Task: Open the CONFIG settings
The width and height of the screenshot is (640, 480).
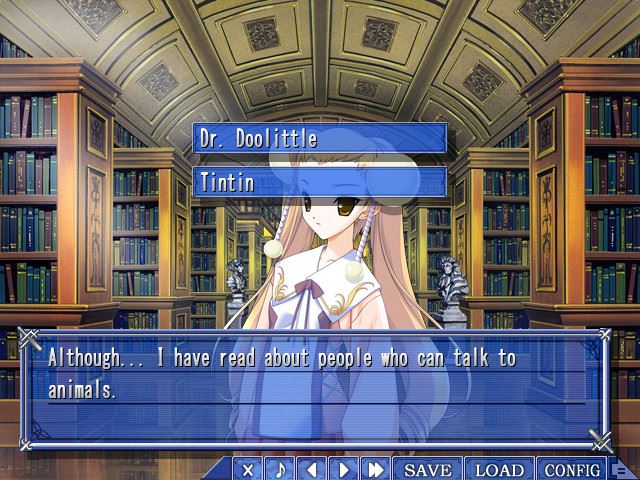Action: pyautogui.click(x=573, y=469)
